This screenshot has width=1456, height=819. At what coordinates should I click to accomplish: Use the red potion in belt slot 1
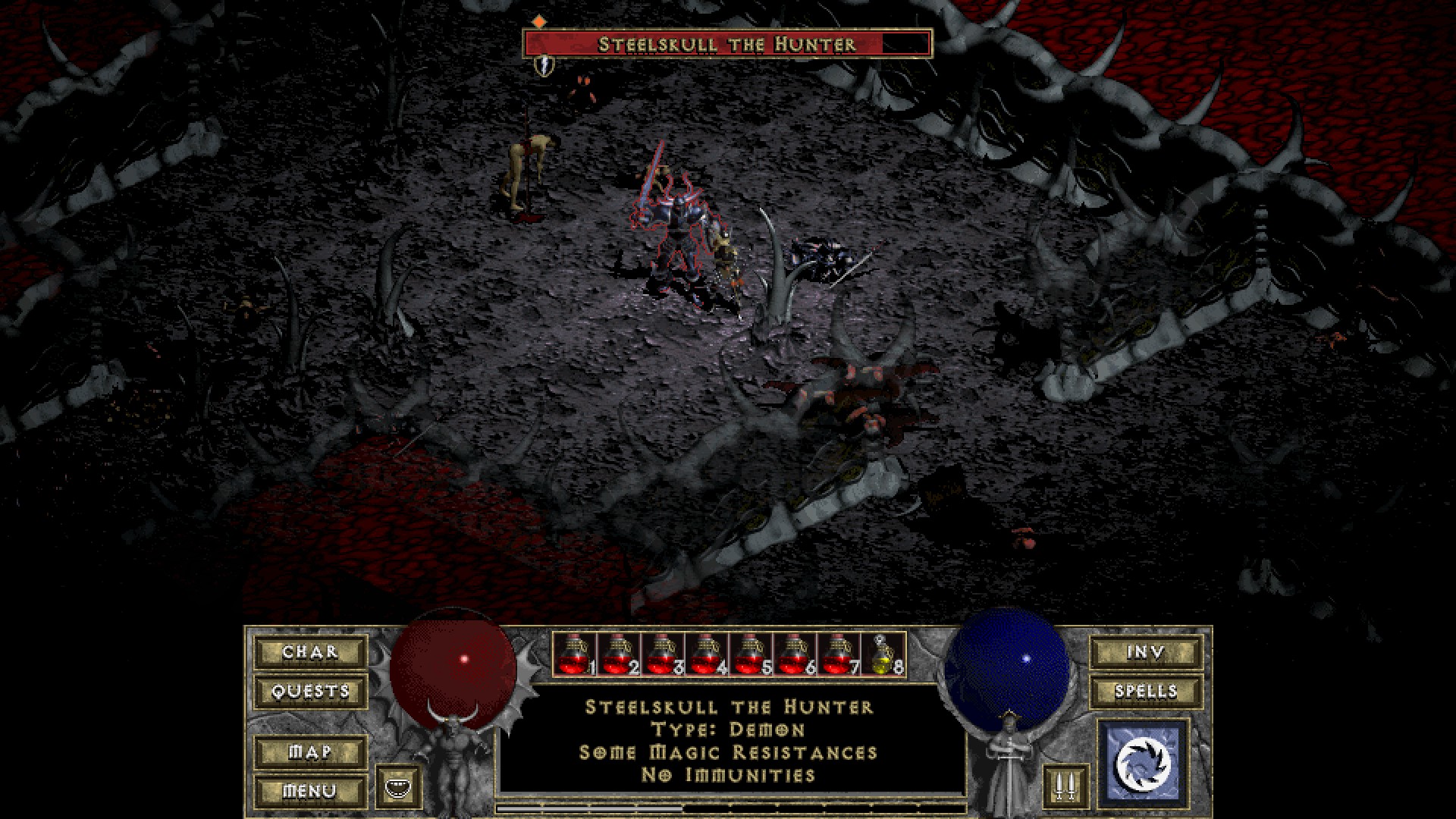574,654
